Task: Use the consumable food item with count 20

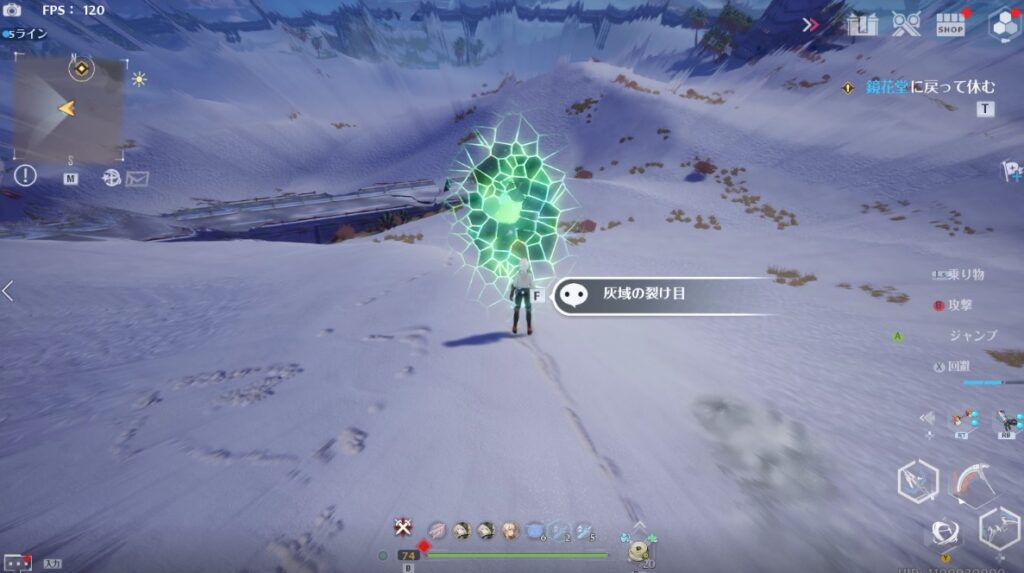Action: coord(638,552)
